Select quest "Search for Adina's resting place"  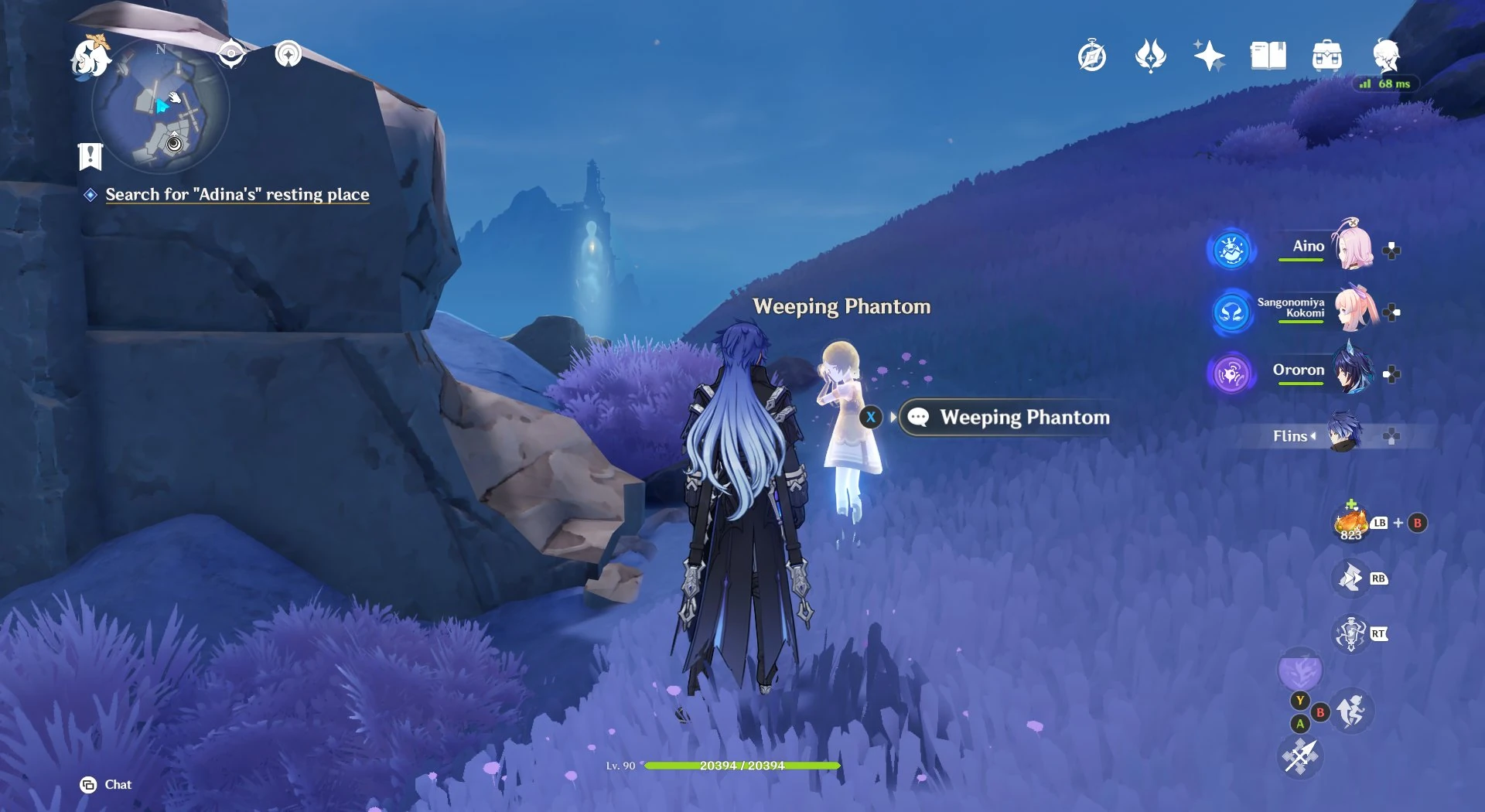click(237, 195)
